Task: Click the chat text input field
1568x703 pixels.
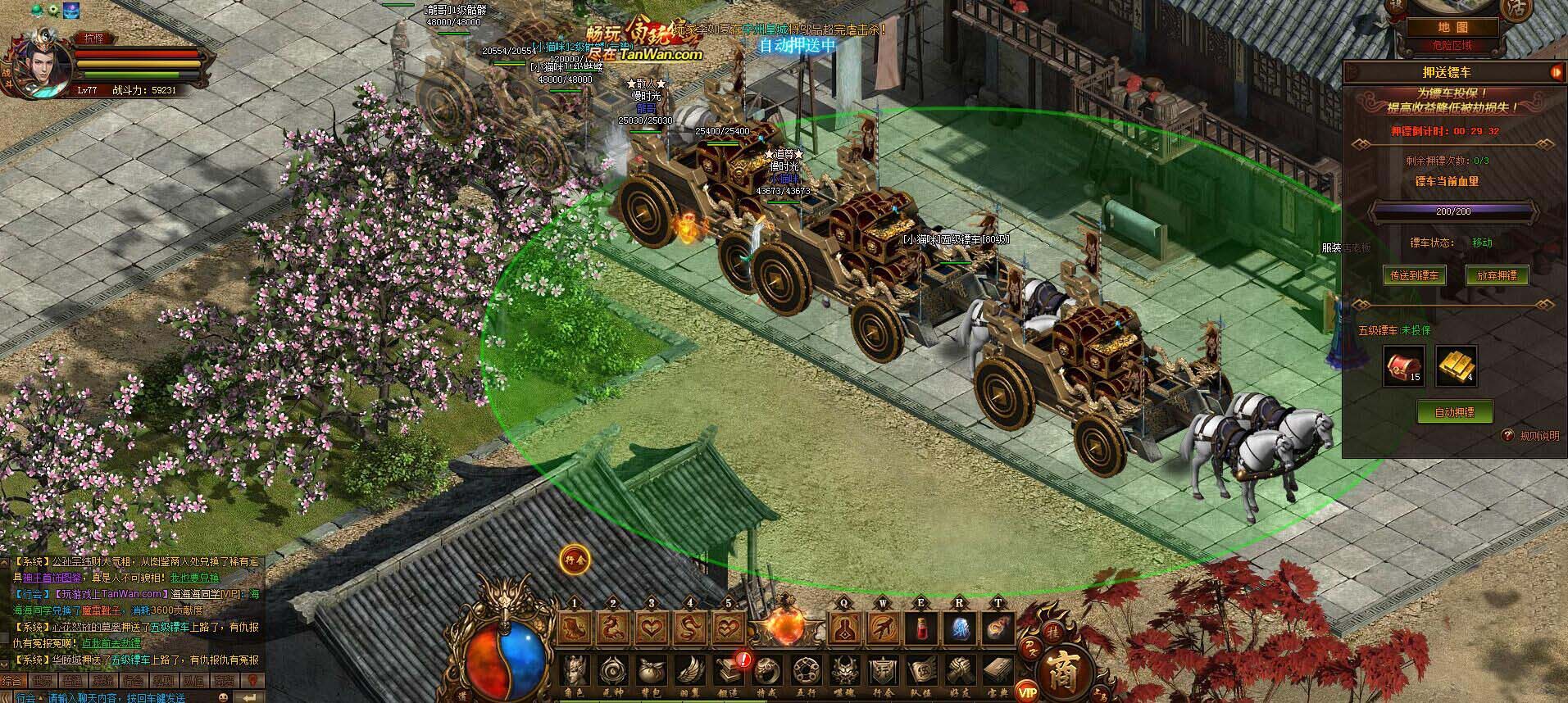Action: [115, 697]
